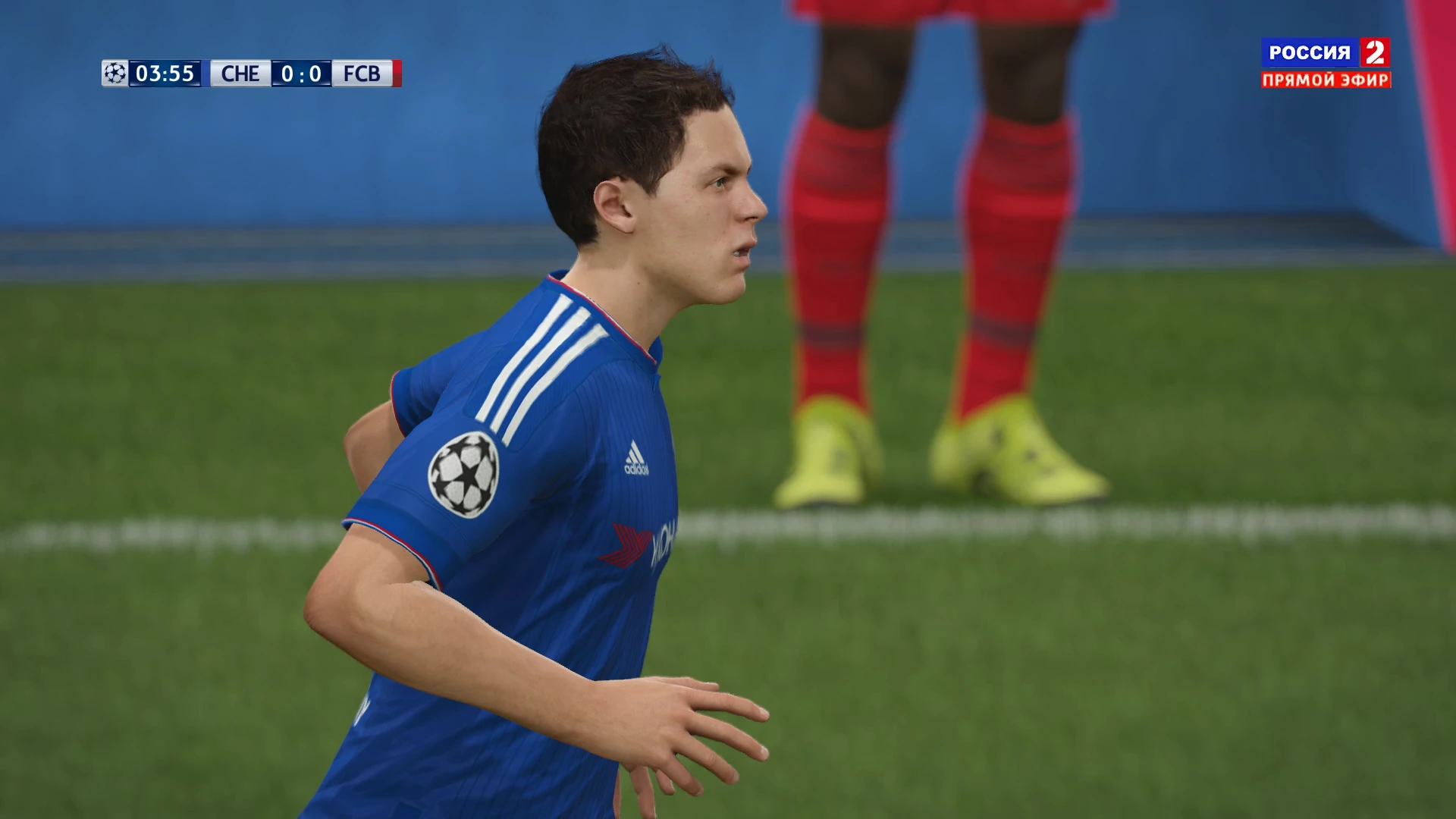Click the UEFA Champions League starball icon on scoreboard
The width and height of the screenshot is (1456, 819).
point(115,73)
